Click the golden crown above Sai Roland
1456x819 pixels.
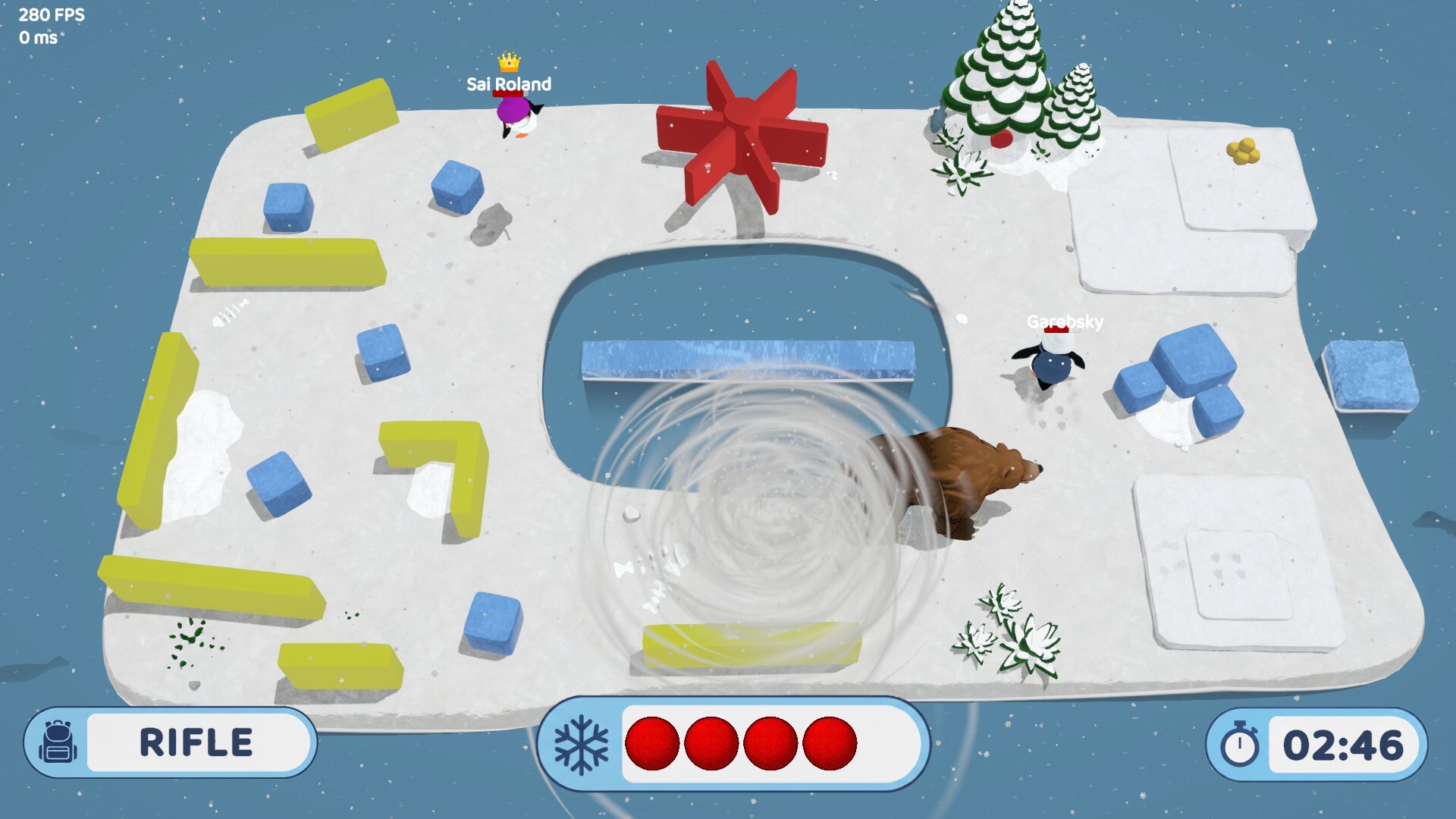[509, 64]
